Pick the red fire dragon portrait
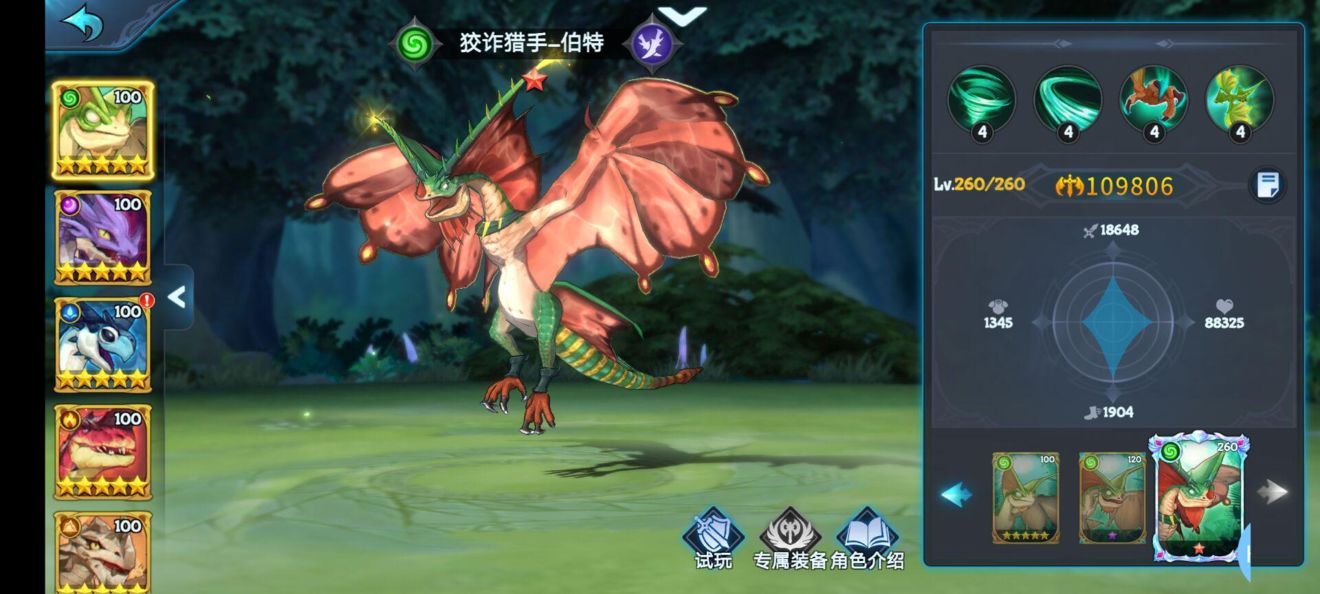This screenshot has height=594, width=1320. [102, 451]
